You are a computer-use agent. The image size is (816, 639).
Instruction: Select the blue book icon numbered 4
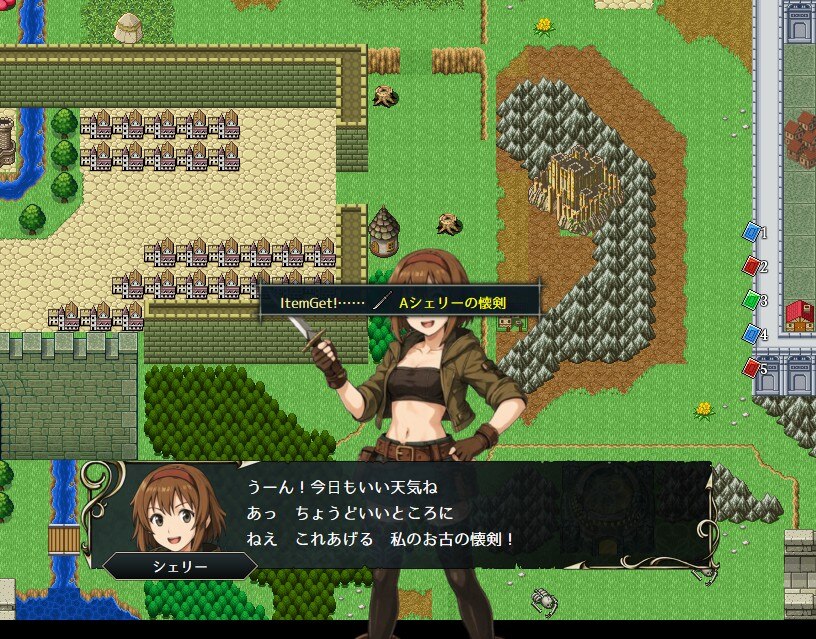pyautogui.click(x=751, y=334)
